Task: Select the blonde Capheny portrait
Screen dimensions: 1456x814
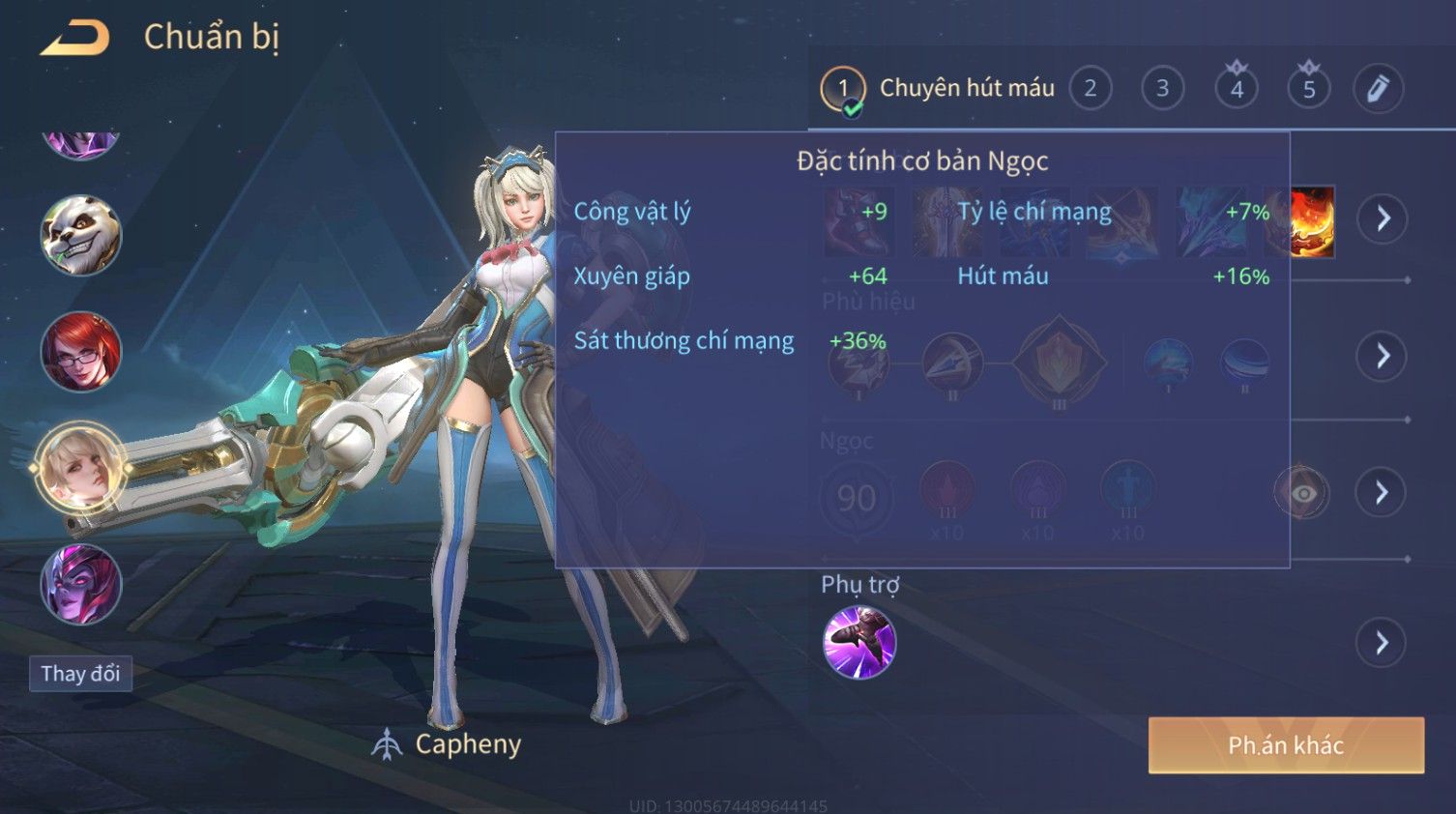Action: tap(81, 468)
